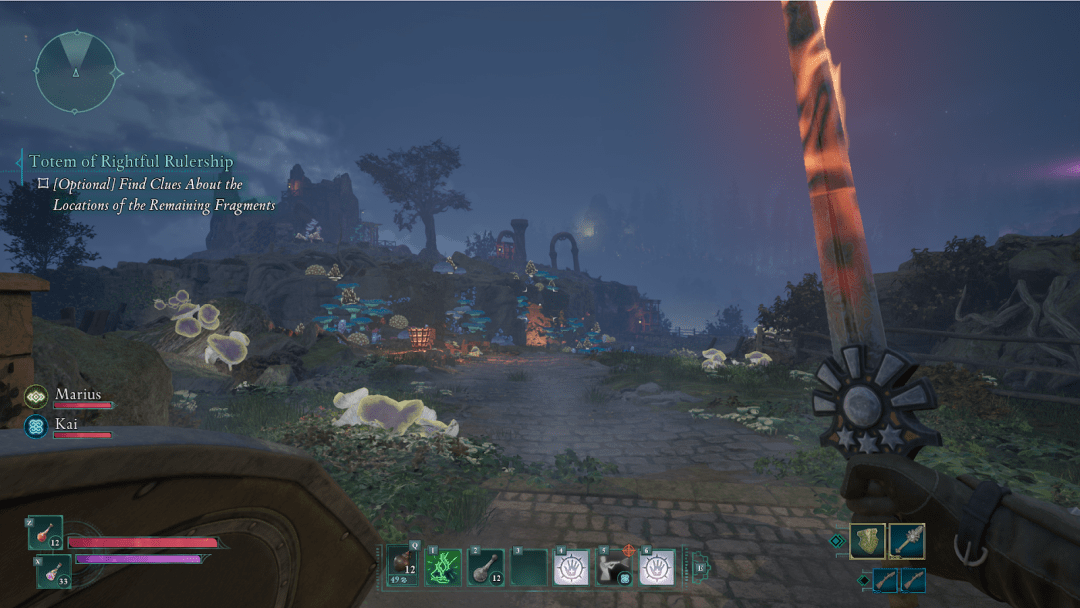Select the club item slot showing 12

(x=484, y=567)
